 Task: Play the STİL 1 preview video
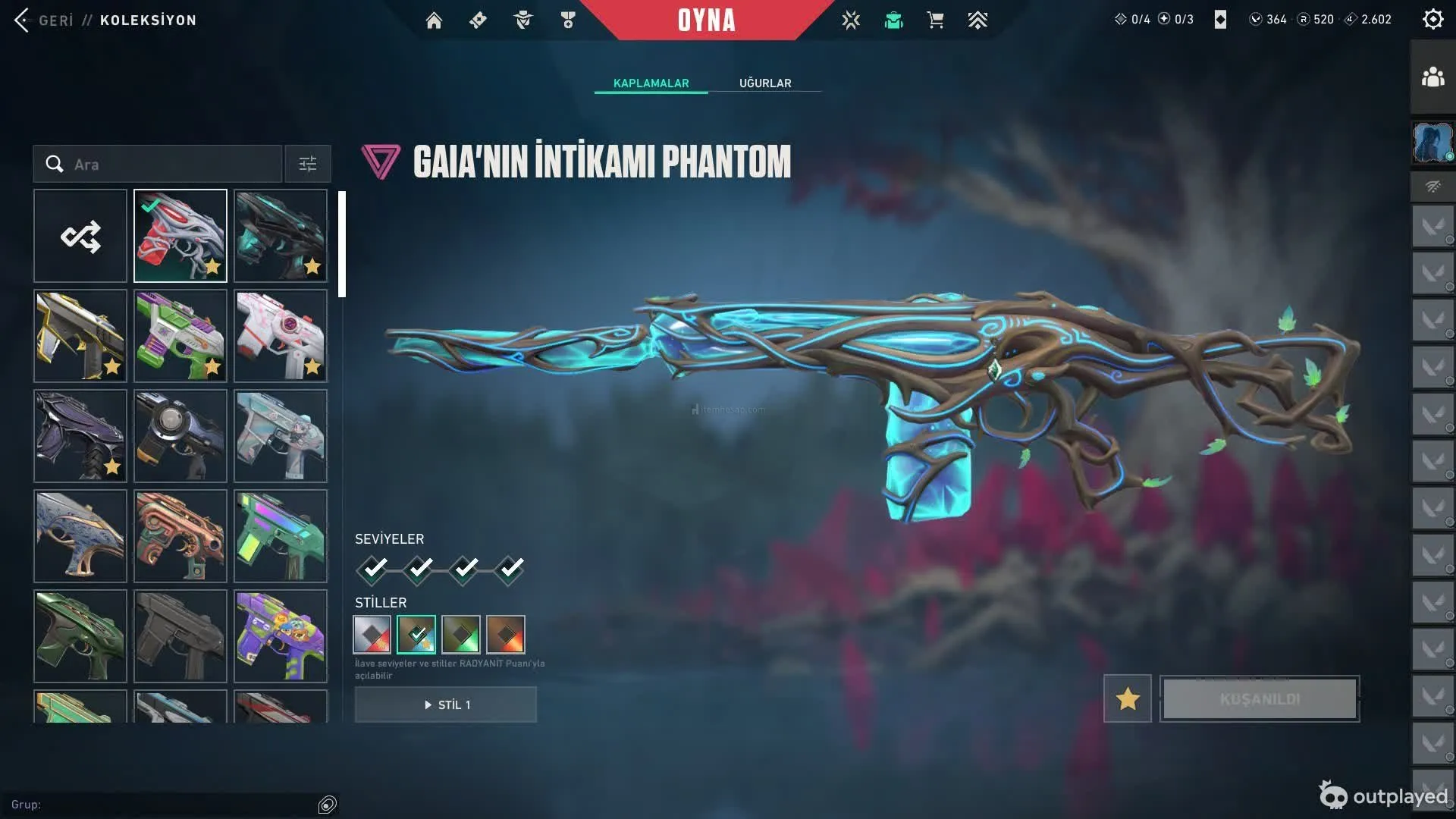tap(446, 704)
